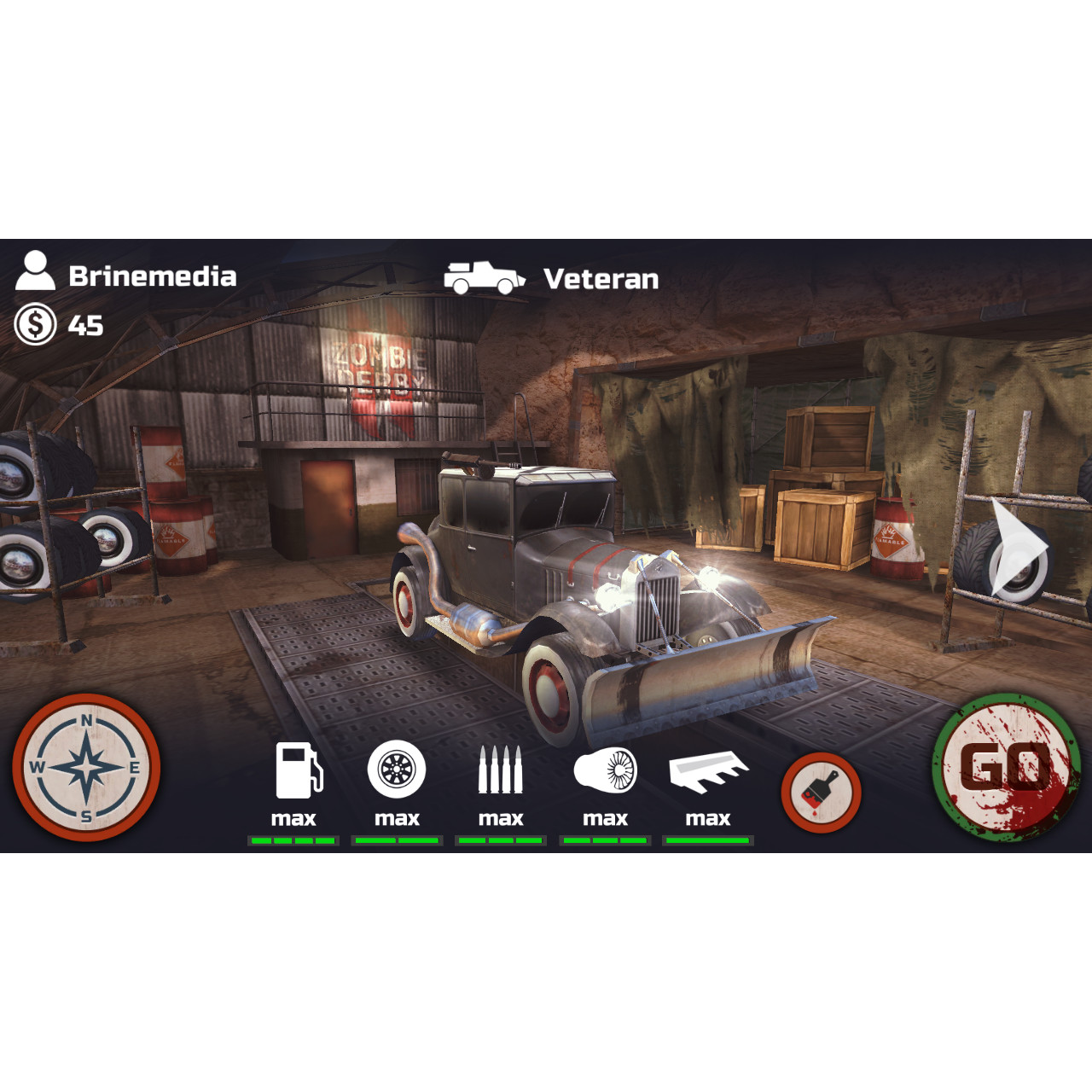
Task: Click the Veteran rank label
Action: pos(601,279)
